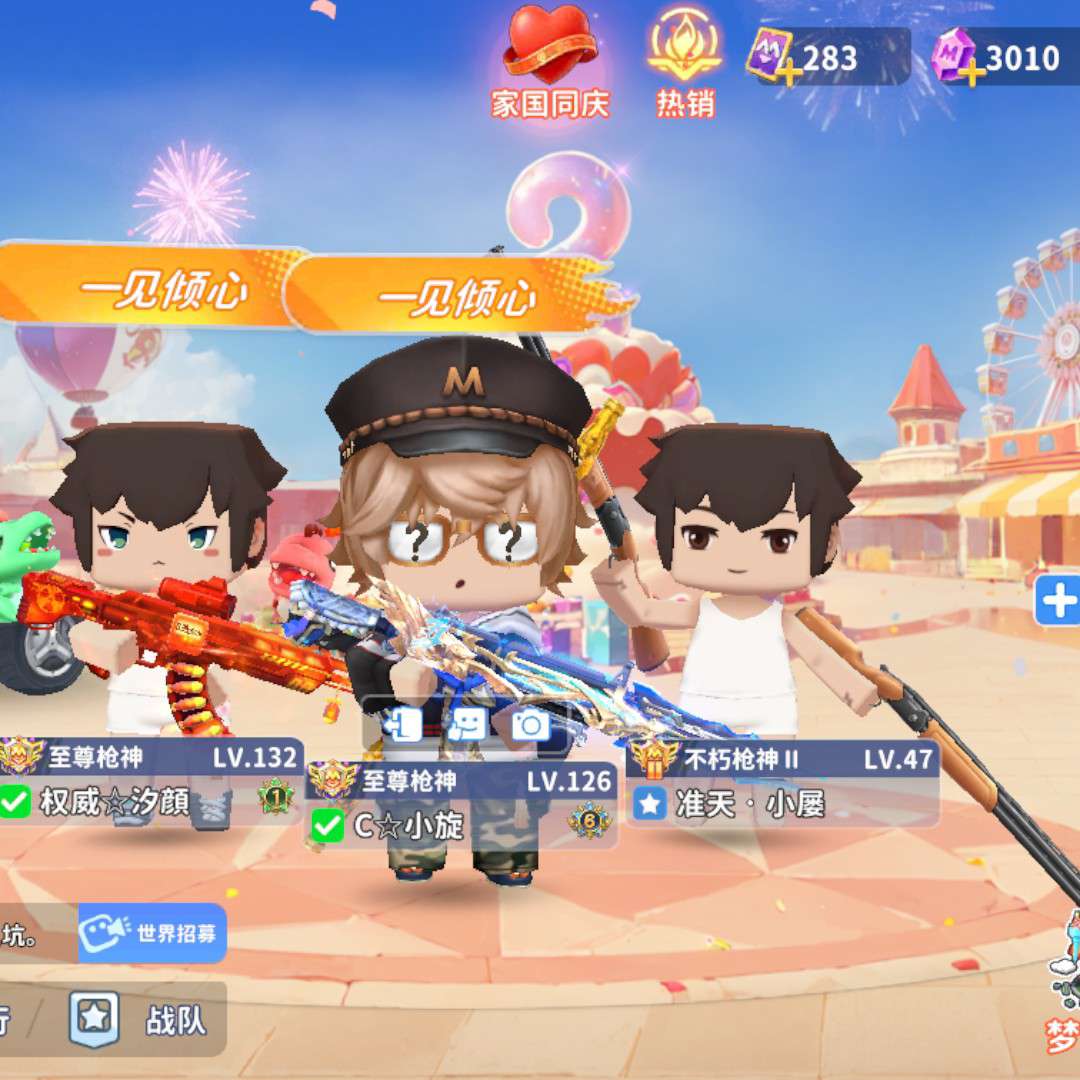Open the 热销 hot-sale shop
The width and height of the screenshot is (1080, 1080).
coord(685,60)
